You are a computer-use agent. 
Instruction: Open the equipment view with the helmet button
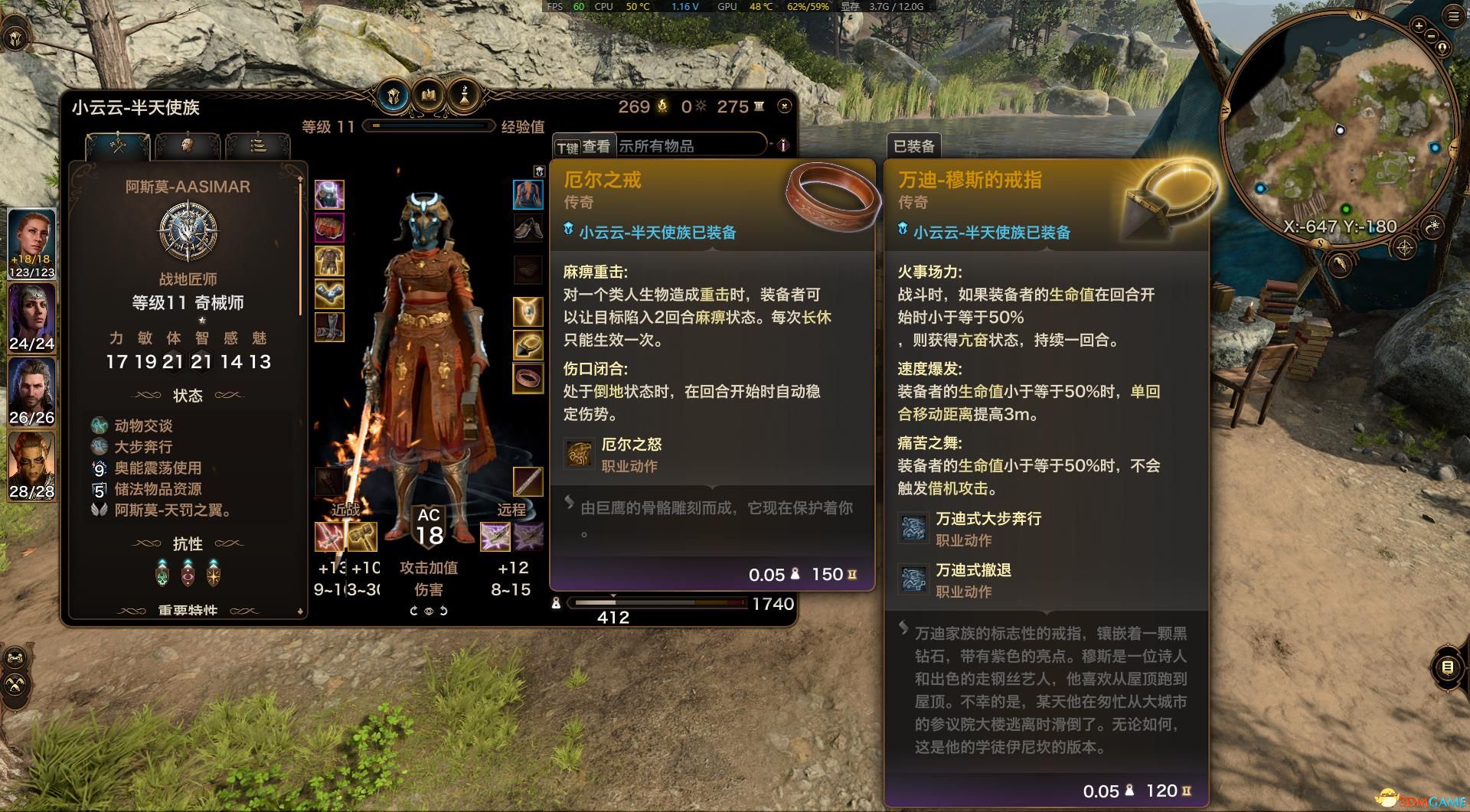tap(394, 96)
